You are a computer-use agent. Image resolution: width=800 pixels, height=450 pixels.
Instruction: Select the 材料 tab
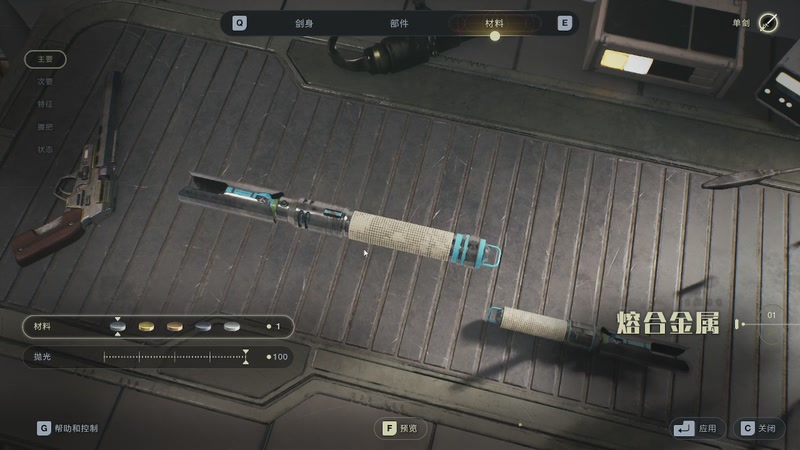point(494,23)
